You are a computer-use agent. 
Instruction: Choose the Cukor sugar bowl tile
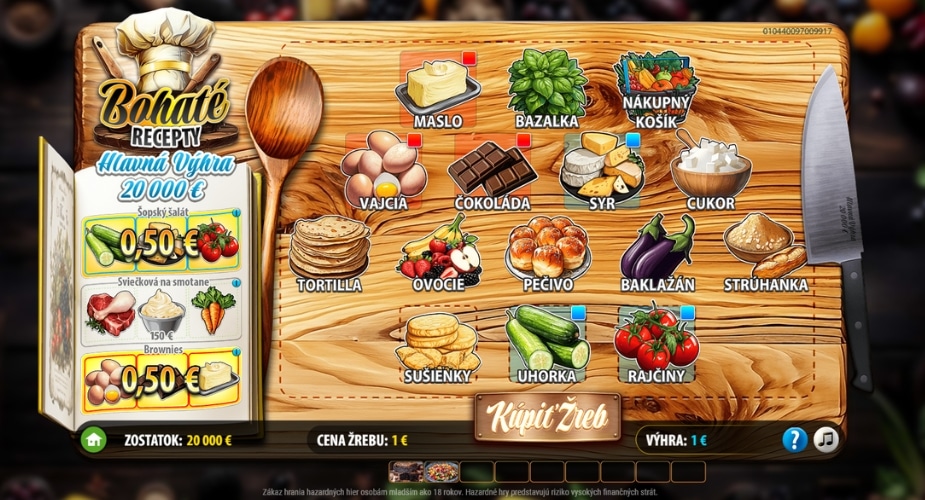point(710,170)
